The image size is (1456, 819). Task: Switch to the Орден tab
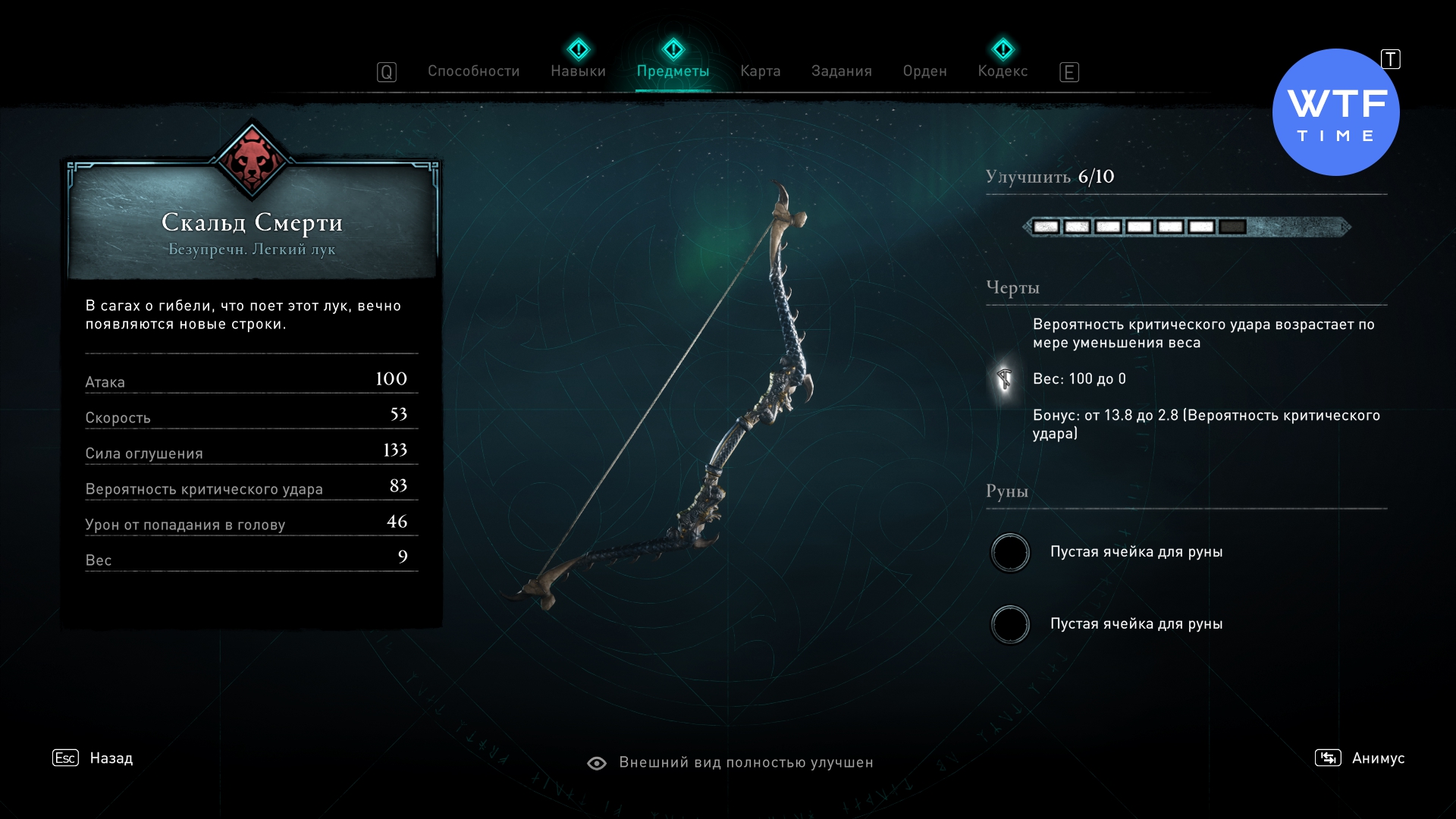[x=924, y=71]
